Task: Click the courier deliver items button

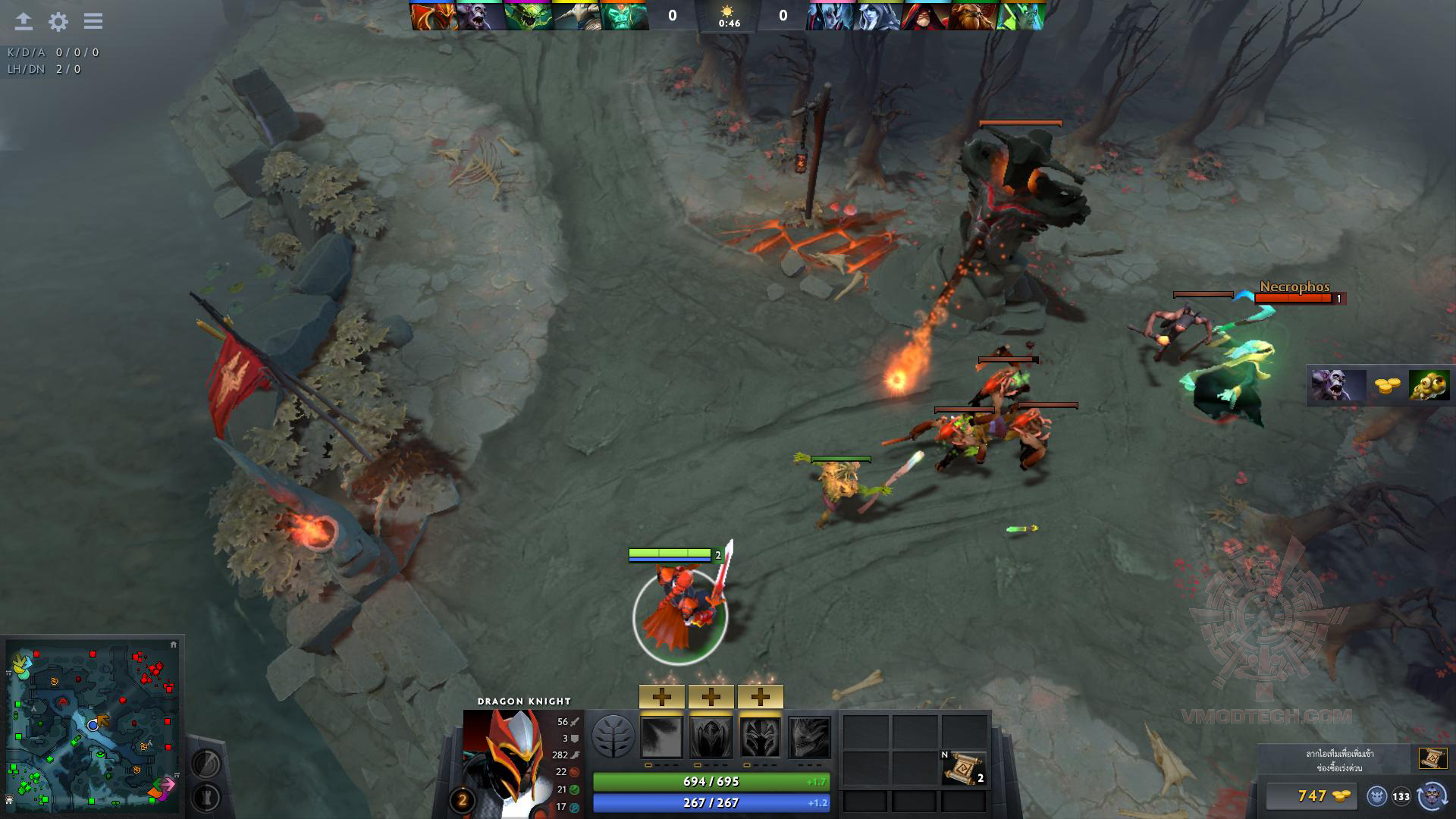Action: pos(1432,796)
